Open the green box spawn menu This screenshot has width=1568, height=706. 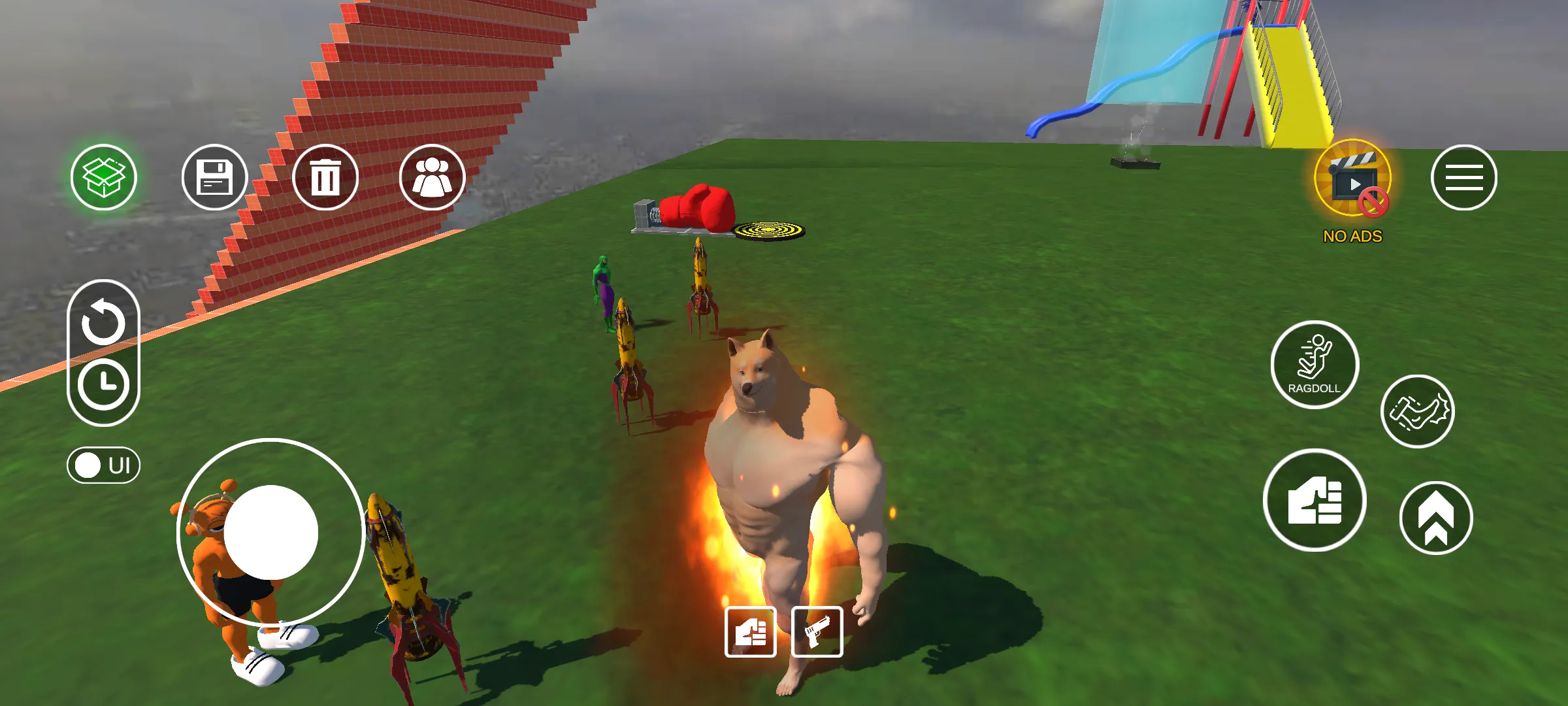click(x=104, y=177)
